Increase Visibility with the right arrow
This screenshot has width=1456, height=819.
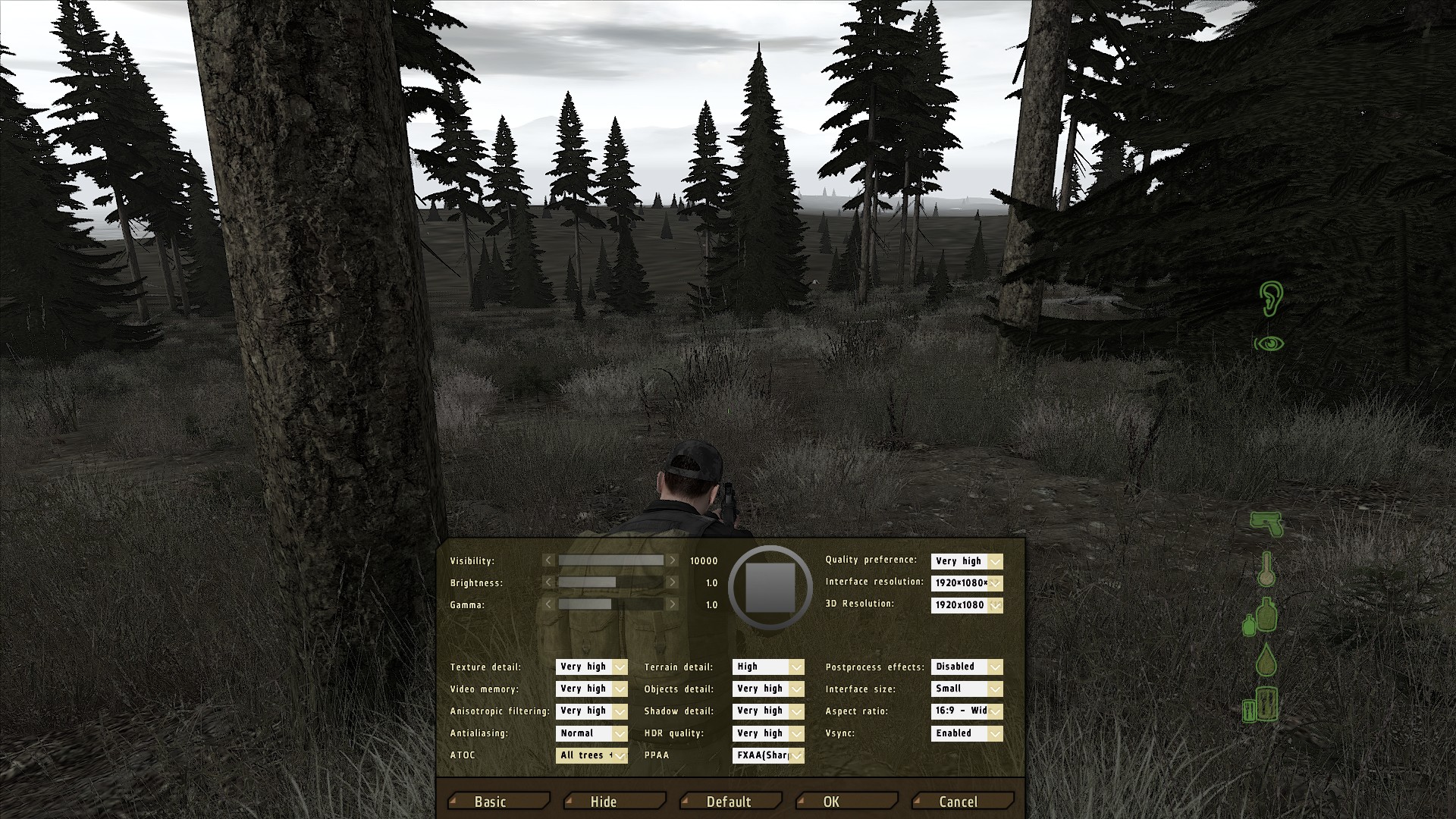tap(672, 560)
